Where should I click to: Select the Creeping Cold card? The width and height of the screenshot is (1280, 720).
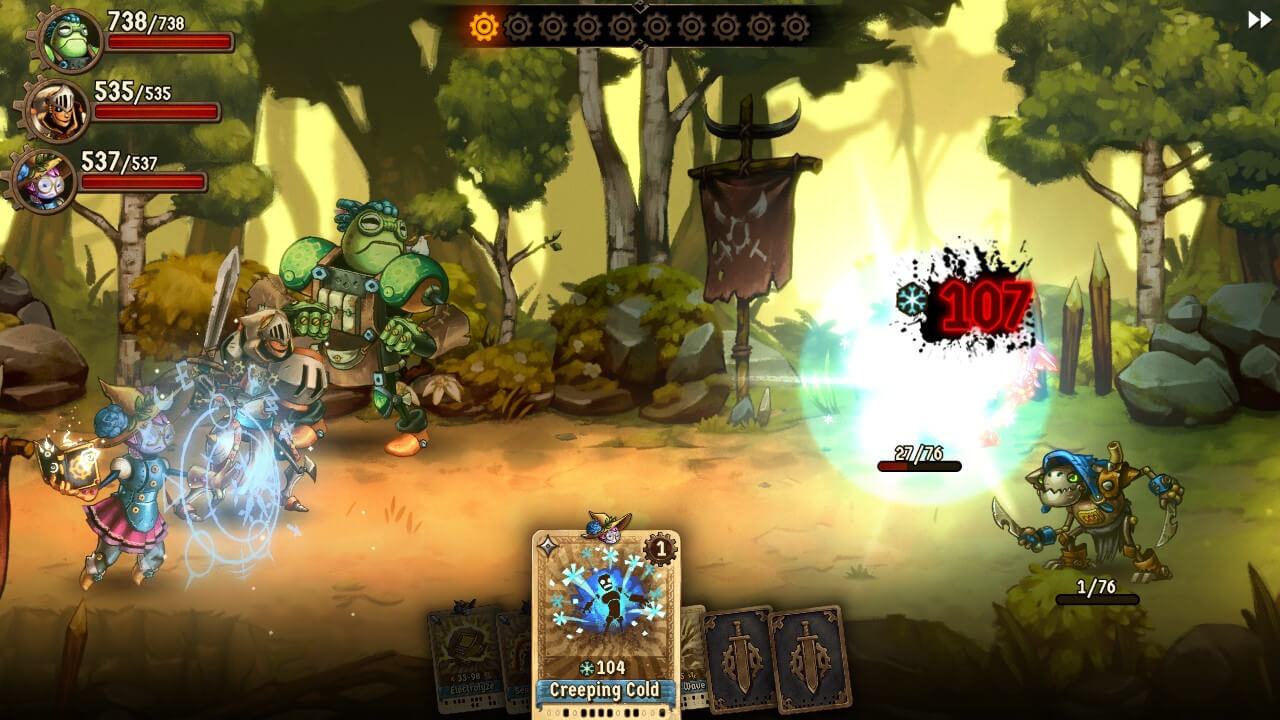(605, 620)
